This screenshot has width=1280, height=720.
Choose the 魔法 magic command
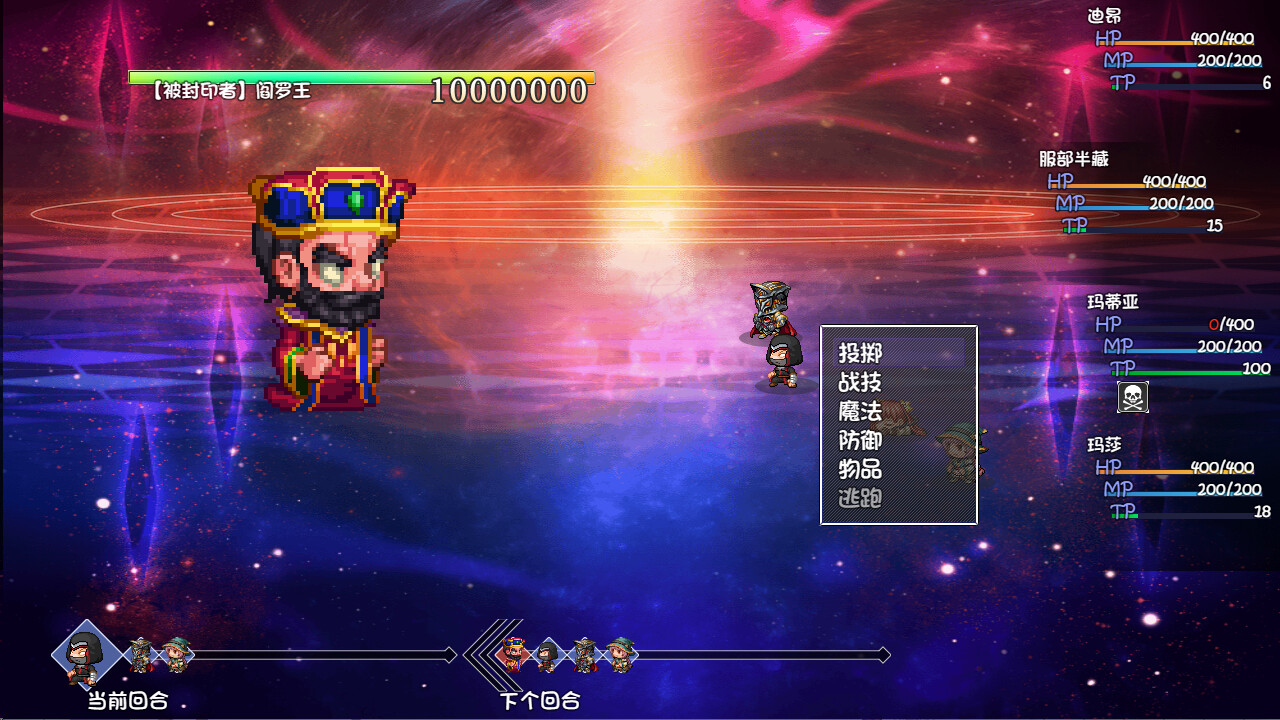click(x=860, y=410)
